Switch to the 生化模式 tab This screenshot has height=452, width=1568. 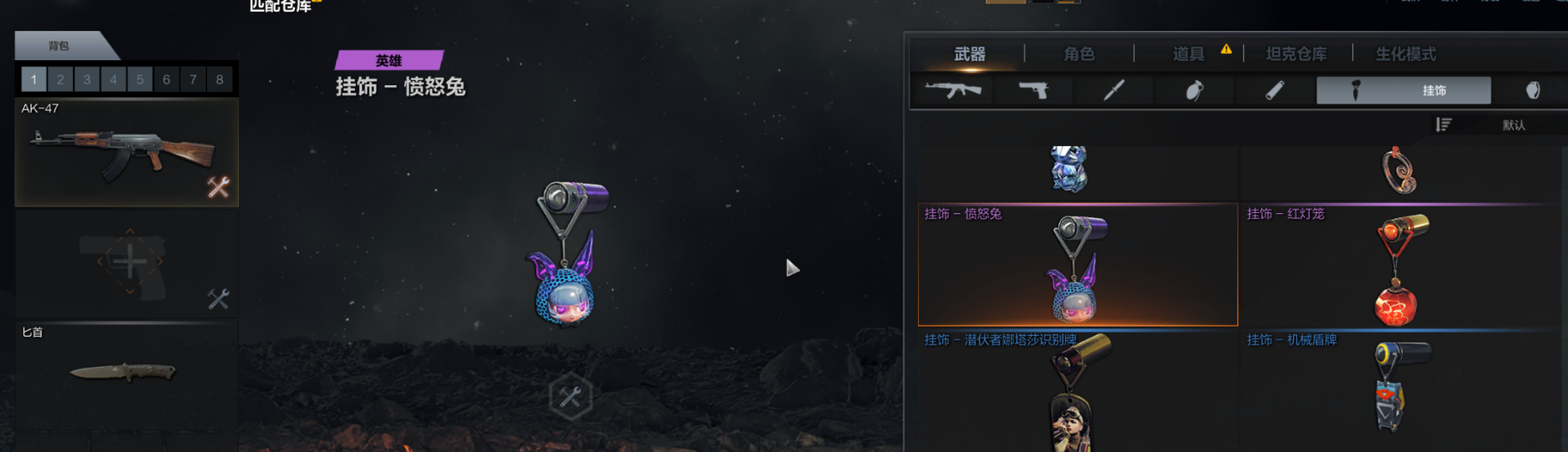pos(1405,54)
